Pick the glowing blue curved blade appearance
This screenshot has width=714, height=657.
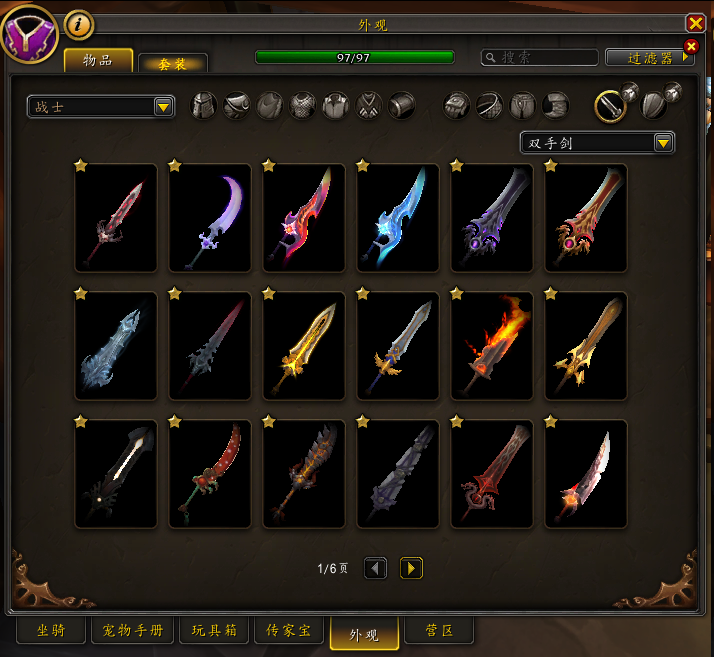tap(398, 217)
